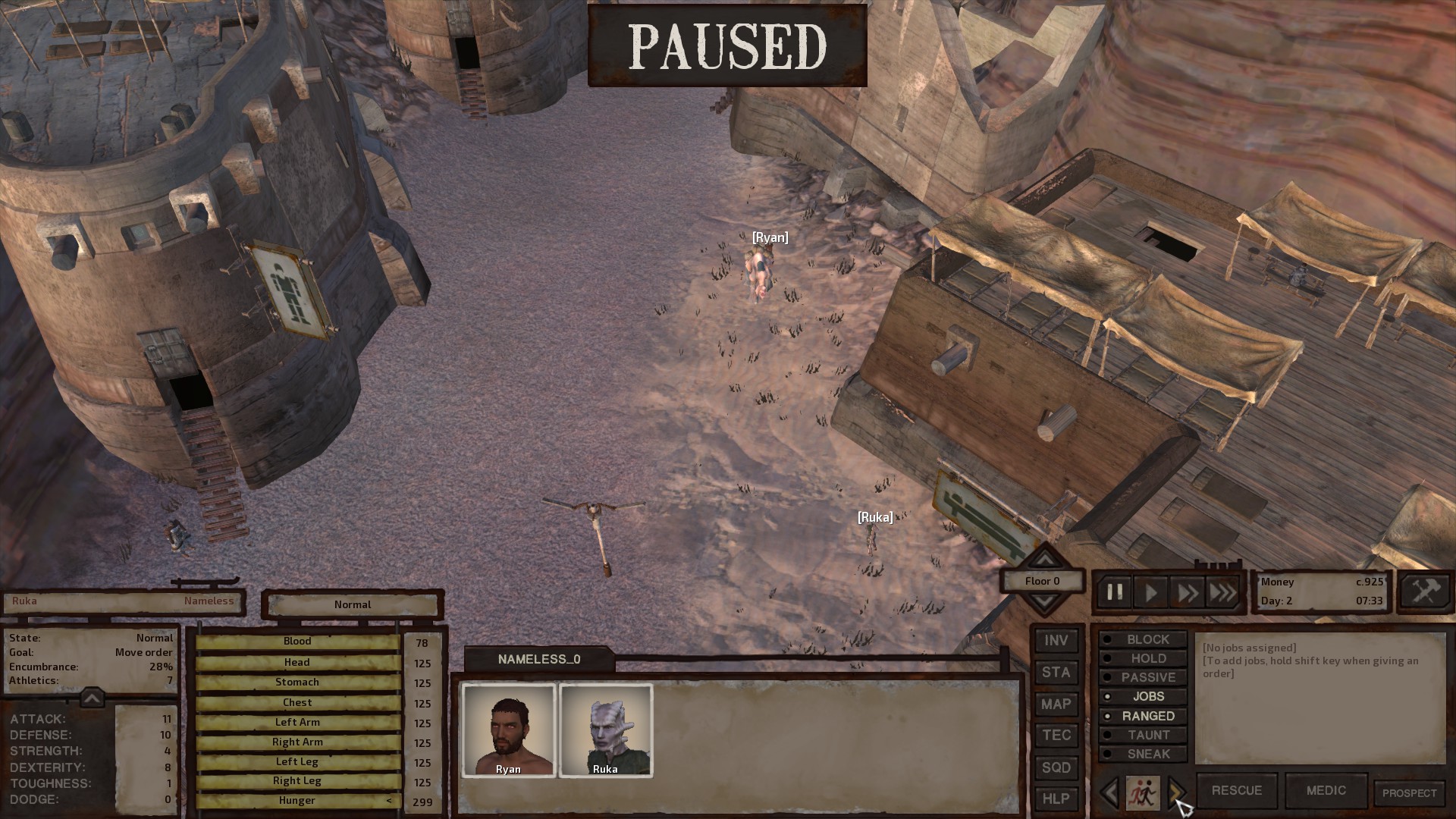
Task: Pause the game with the pause icon
Action: point(1115,592)
